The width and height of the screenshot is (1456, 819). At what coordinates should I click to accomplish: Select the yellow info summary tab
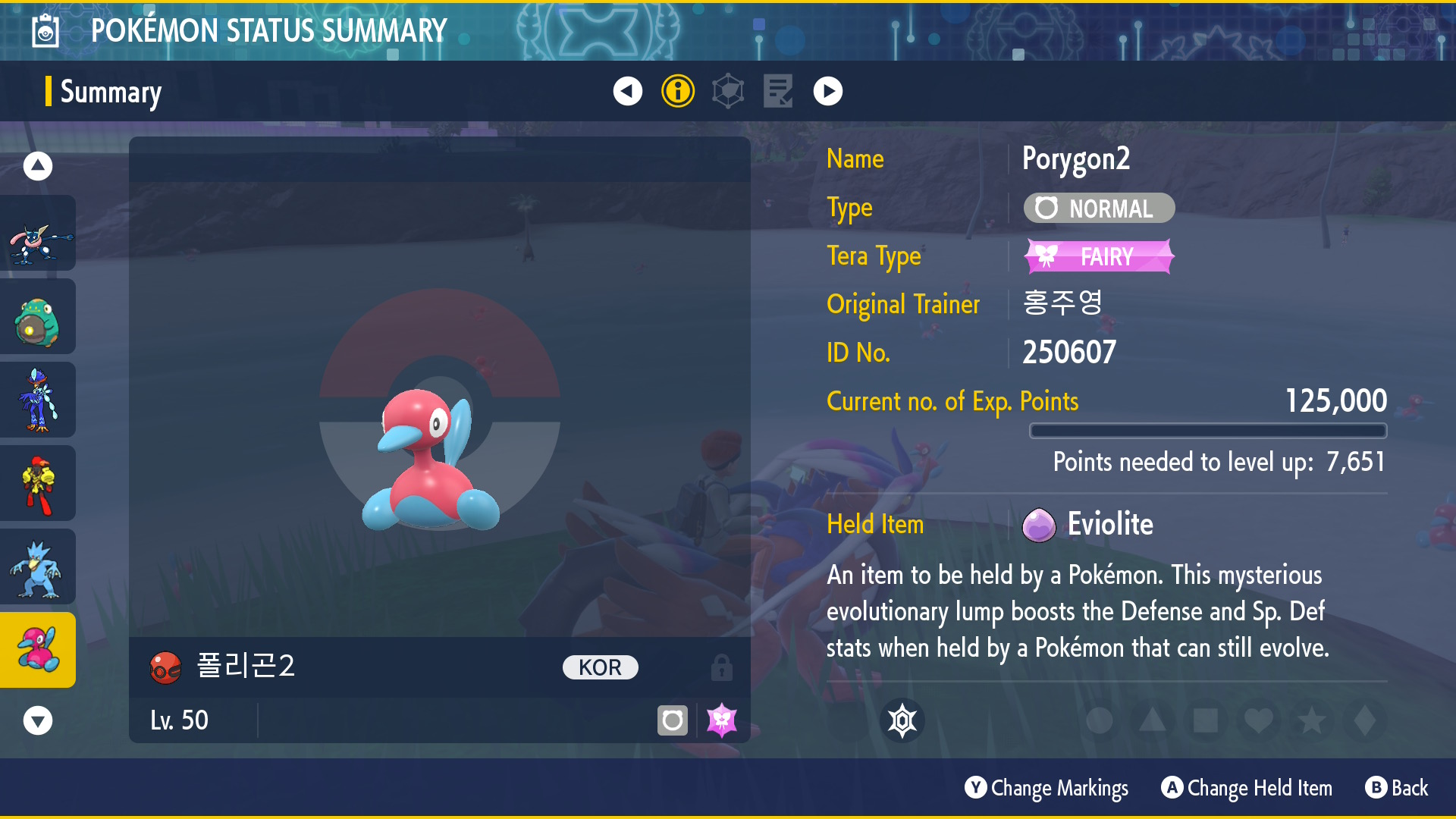(x=677, y=91)
